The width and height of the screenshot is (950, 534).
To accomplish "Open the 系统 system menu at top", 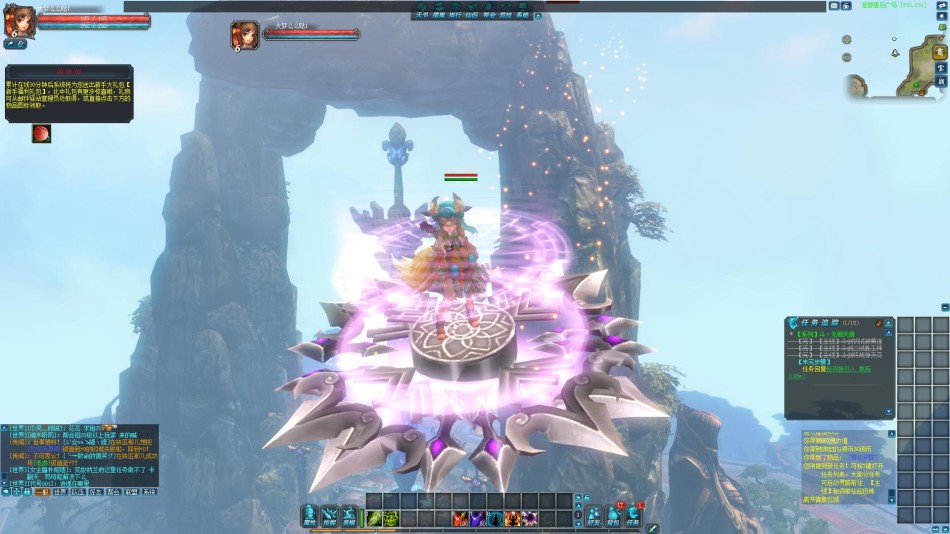I will pyautogui.click(x=521, y=16).
